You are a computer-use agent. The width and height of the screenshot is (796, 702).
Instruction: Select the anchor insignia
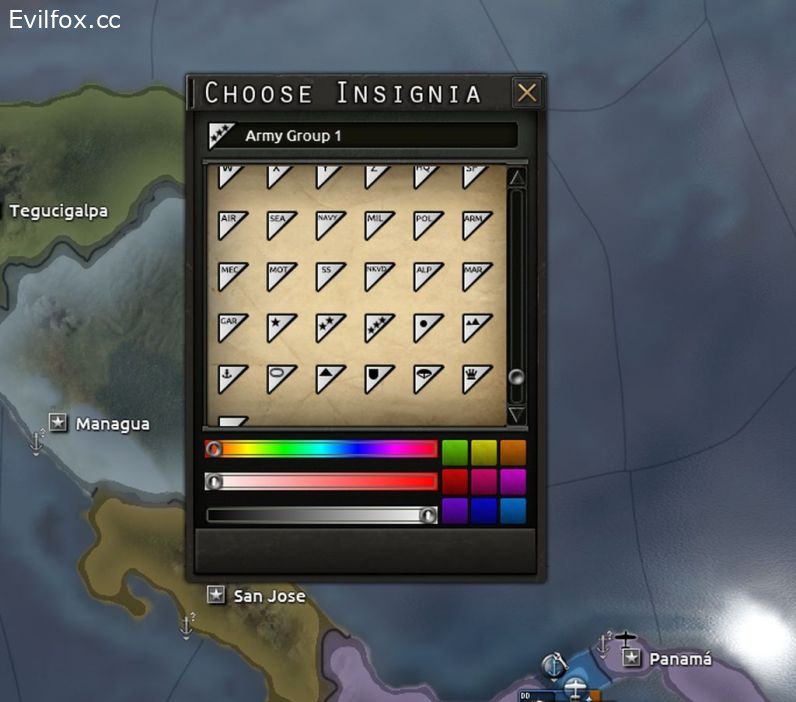pos(233,379)
